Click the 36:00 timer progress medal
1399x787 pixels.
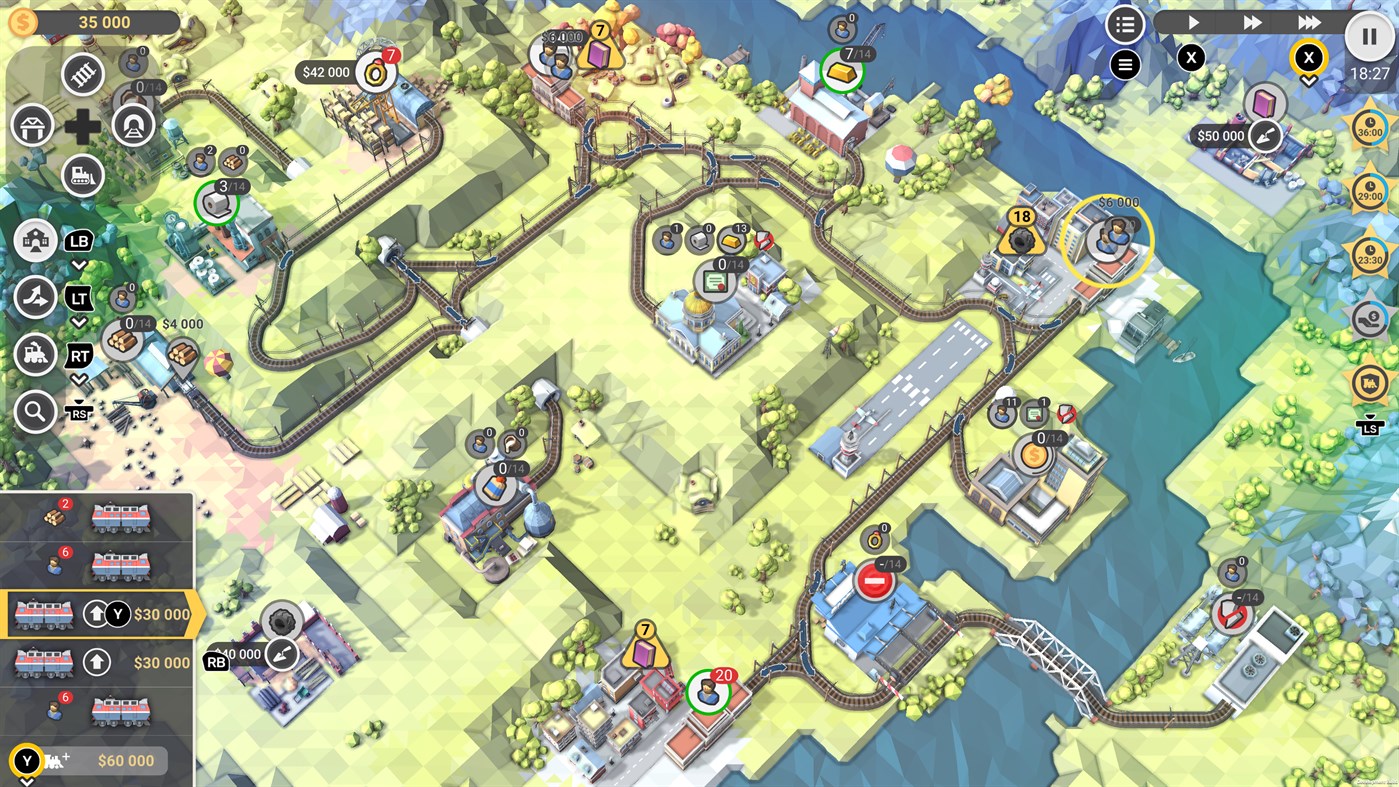[1369, 129]
